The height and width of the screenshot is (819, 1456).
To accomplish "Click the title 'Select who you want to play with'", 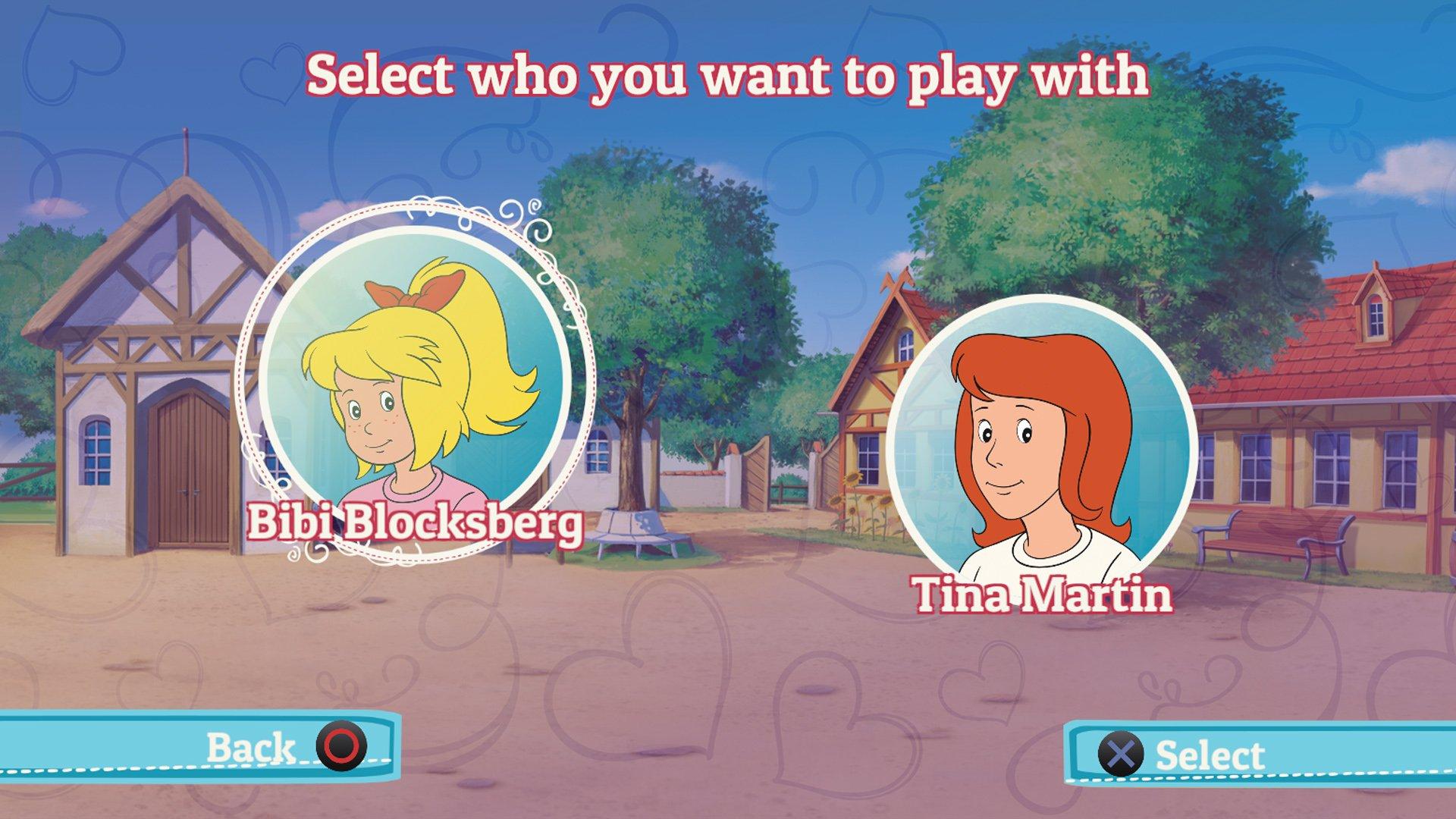I will coord(728,75).
